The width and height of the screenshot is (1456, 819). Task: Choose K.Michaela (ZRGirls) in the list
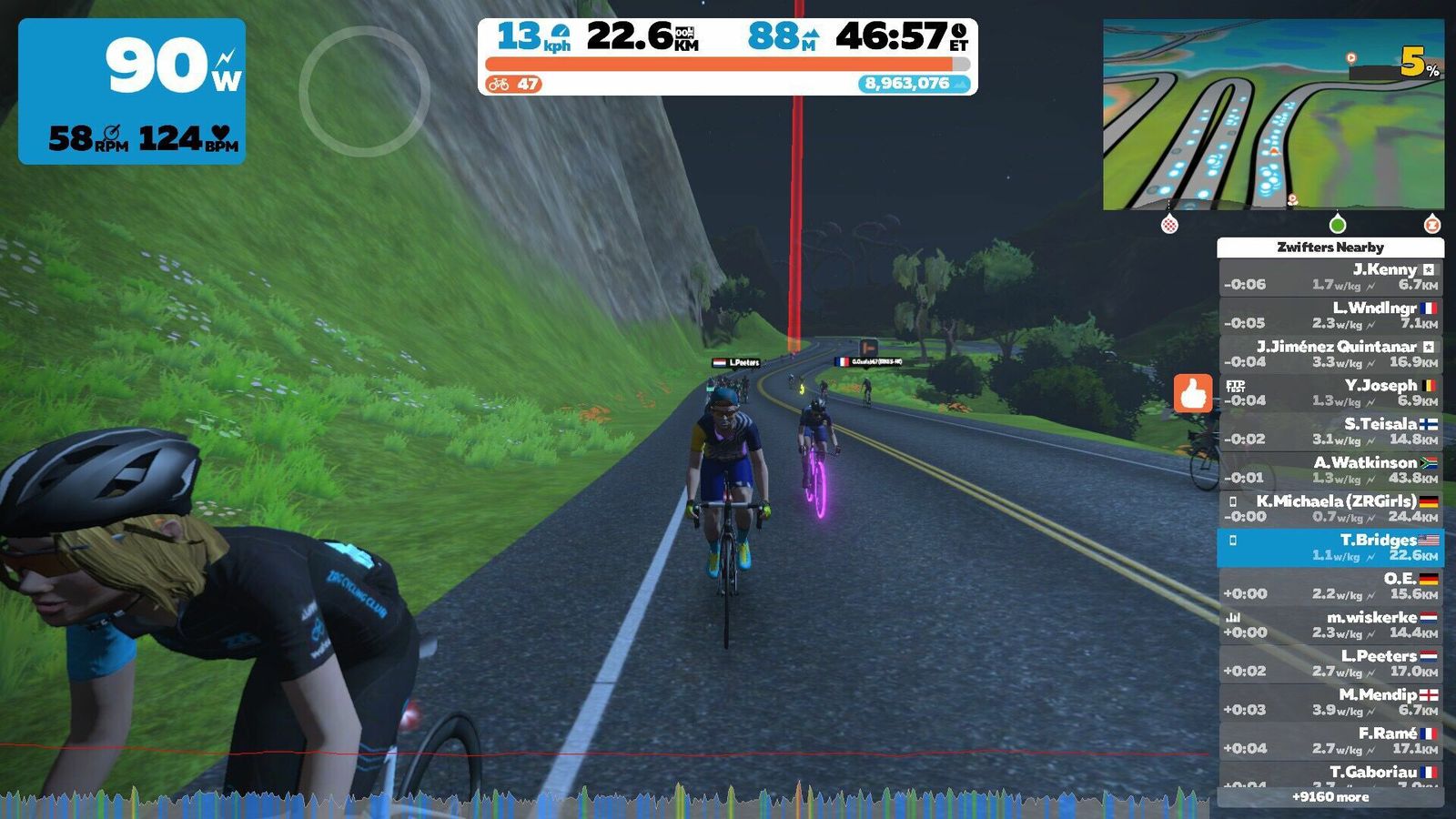click(x=1330, y=509)
